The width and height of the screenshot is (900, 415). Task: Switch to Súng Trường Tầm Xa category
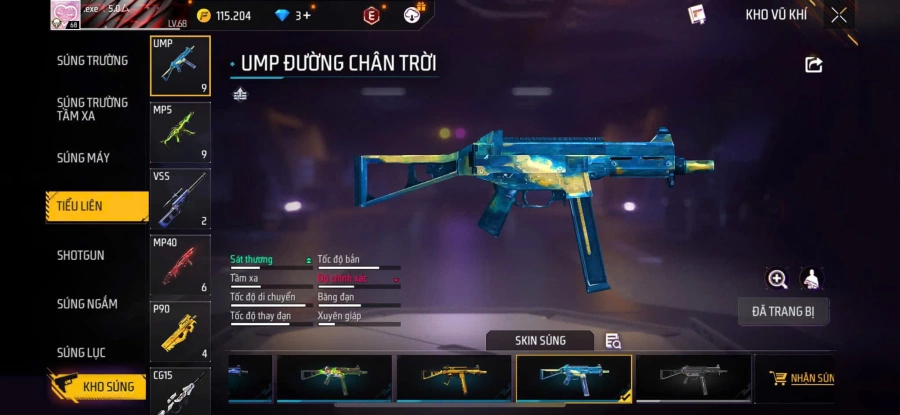pos(92,109)
